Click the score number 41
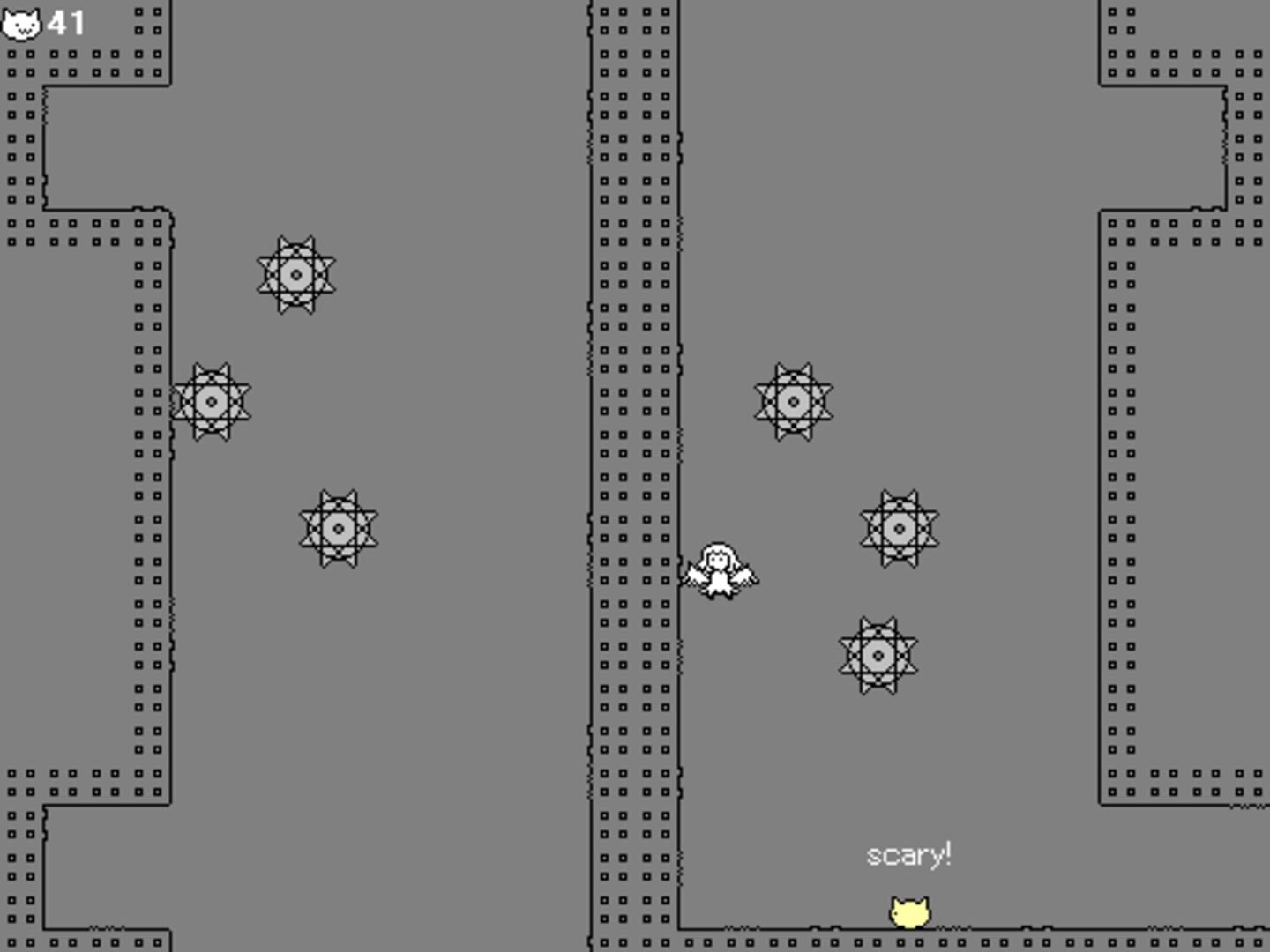This screenshot has width=1270, height=952. tap(64, 21)
